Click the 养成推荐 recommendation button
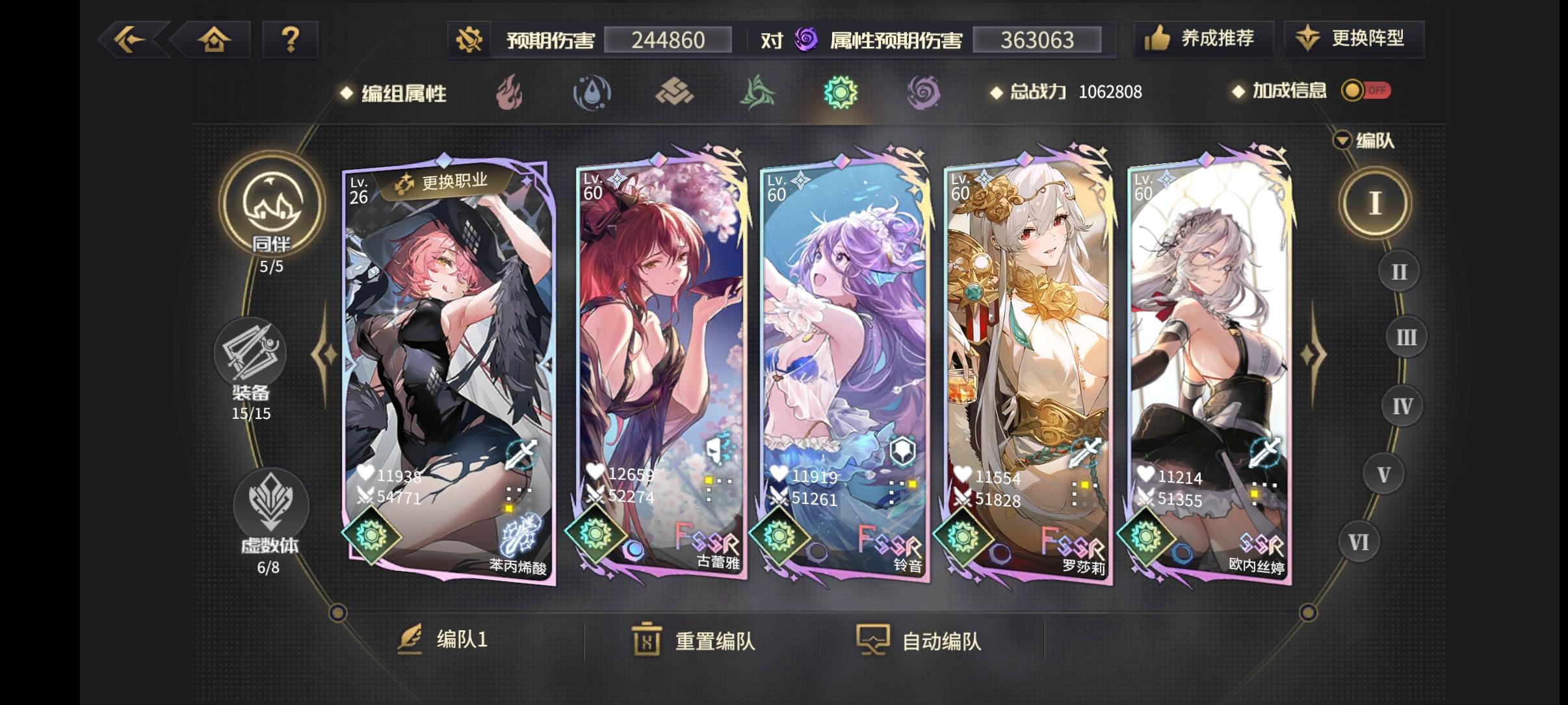The width and height of the screenshot is (1568, 705). click(x=1203, y=39)
